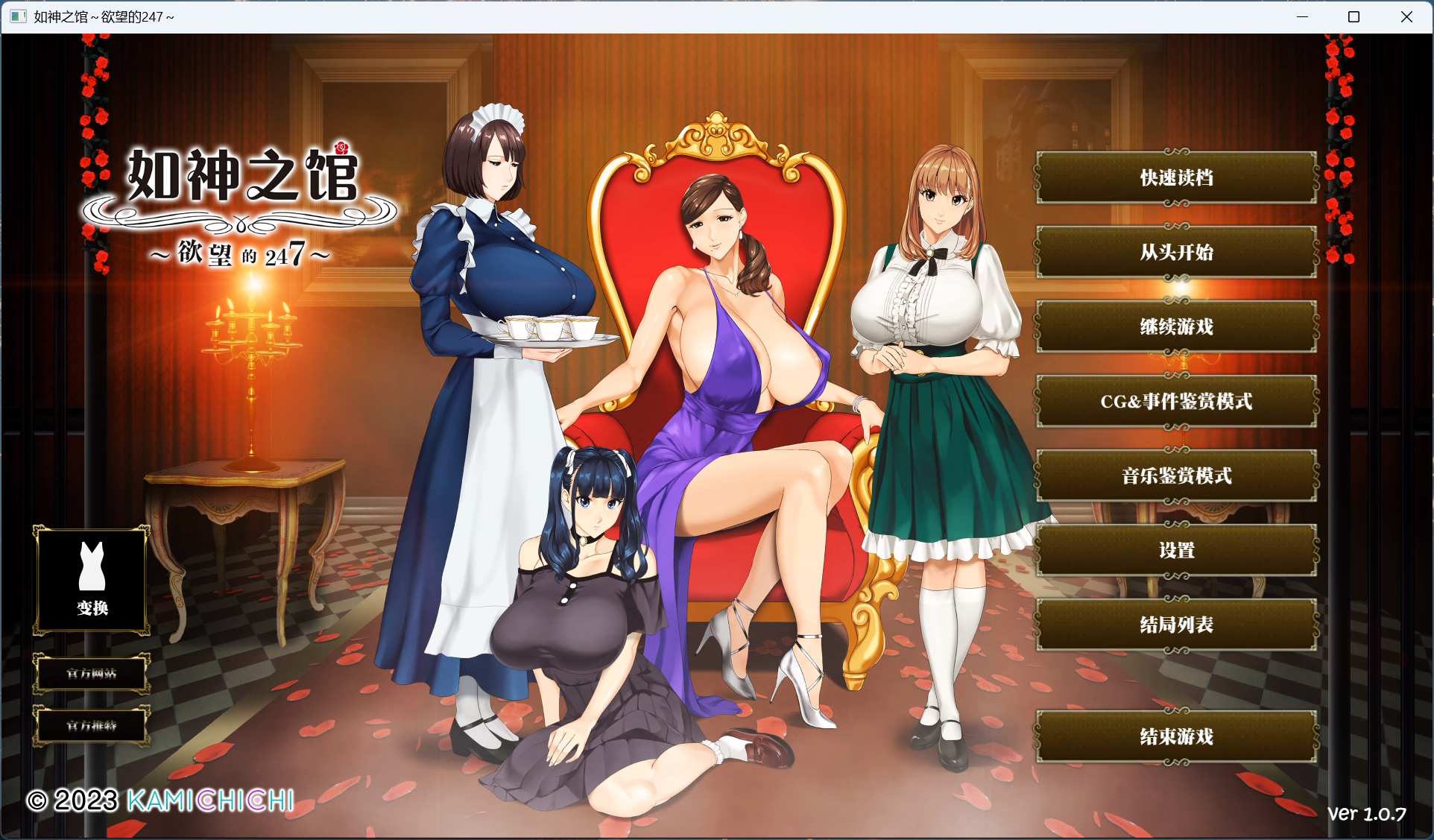Open the 设置 settings menu
1434x840 pixels.
pyautogui.click(x=1176, y=550)
